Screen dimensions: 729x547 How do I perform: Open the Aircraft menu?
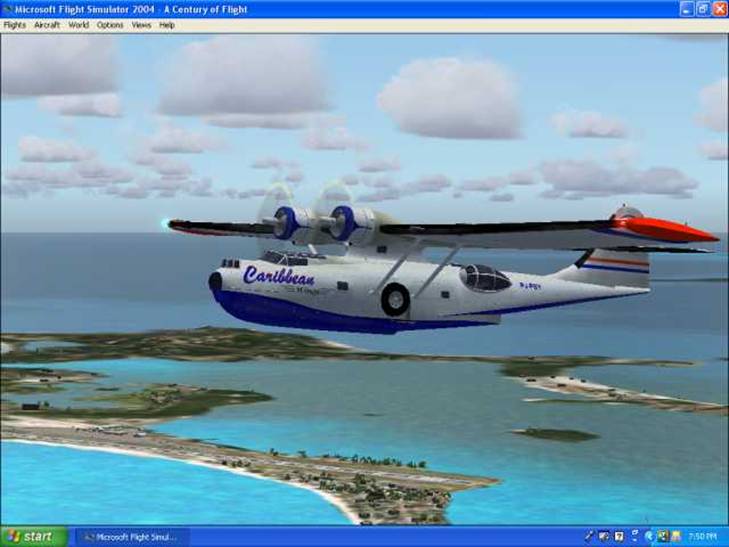[47, 25]
